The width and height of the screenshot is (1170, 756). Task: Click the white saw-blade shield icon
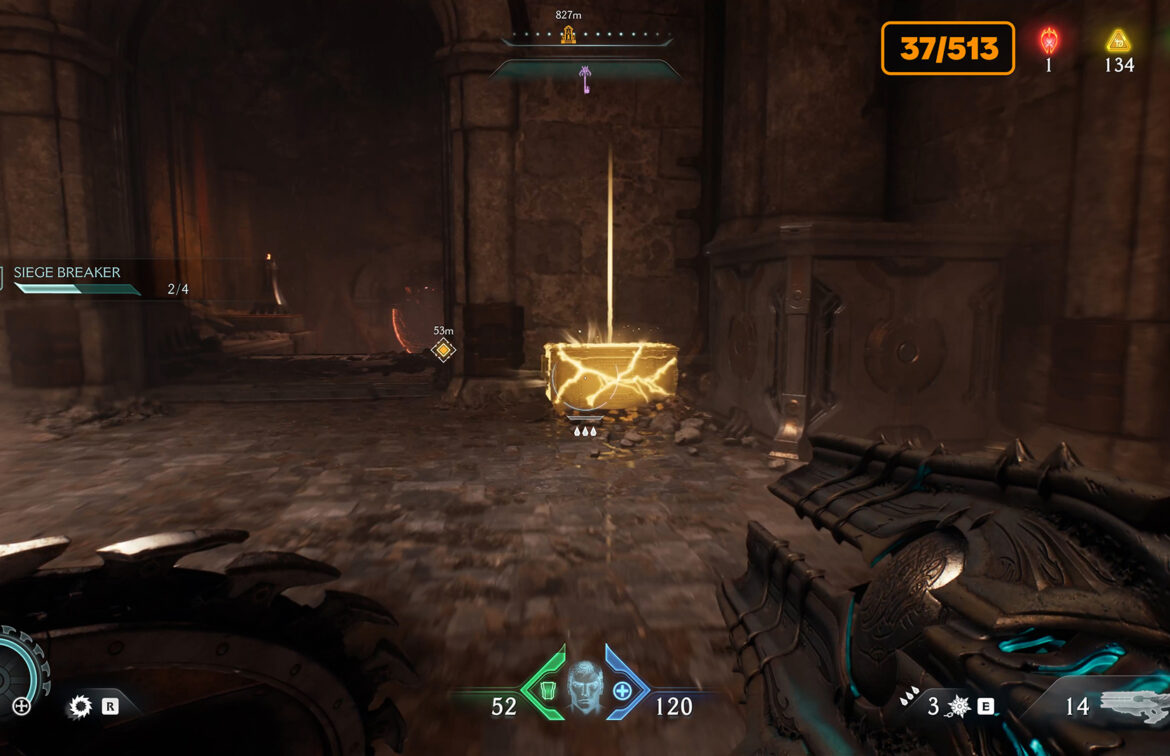[79, 707]
